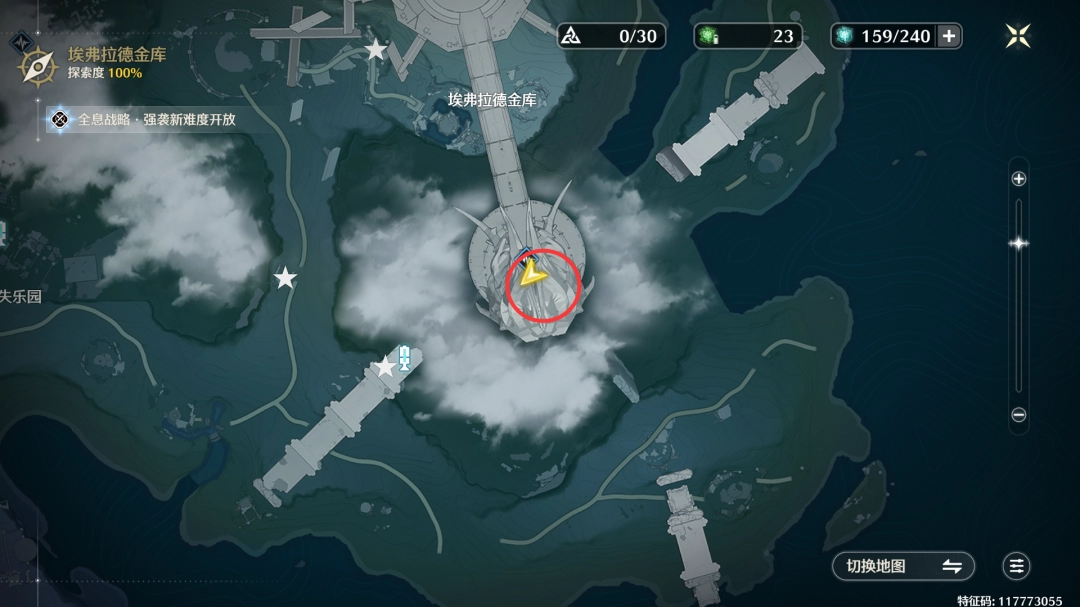Zoom in the map with the plus button
The image size is (1080, 607).
pos(1019,179)
